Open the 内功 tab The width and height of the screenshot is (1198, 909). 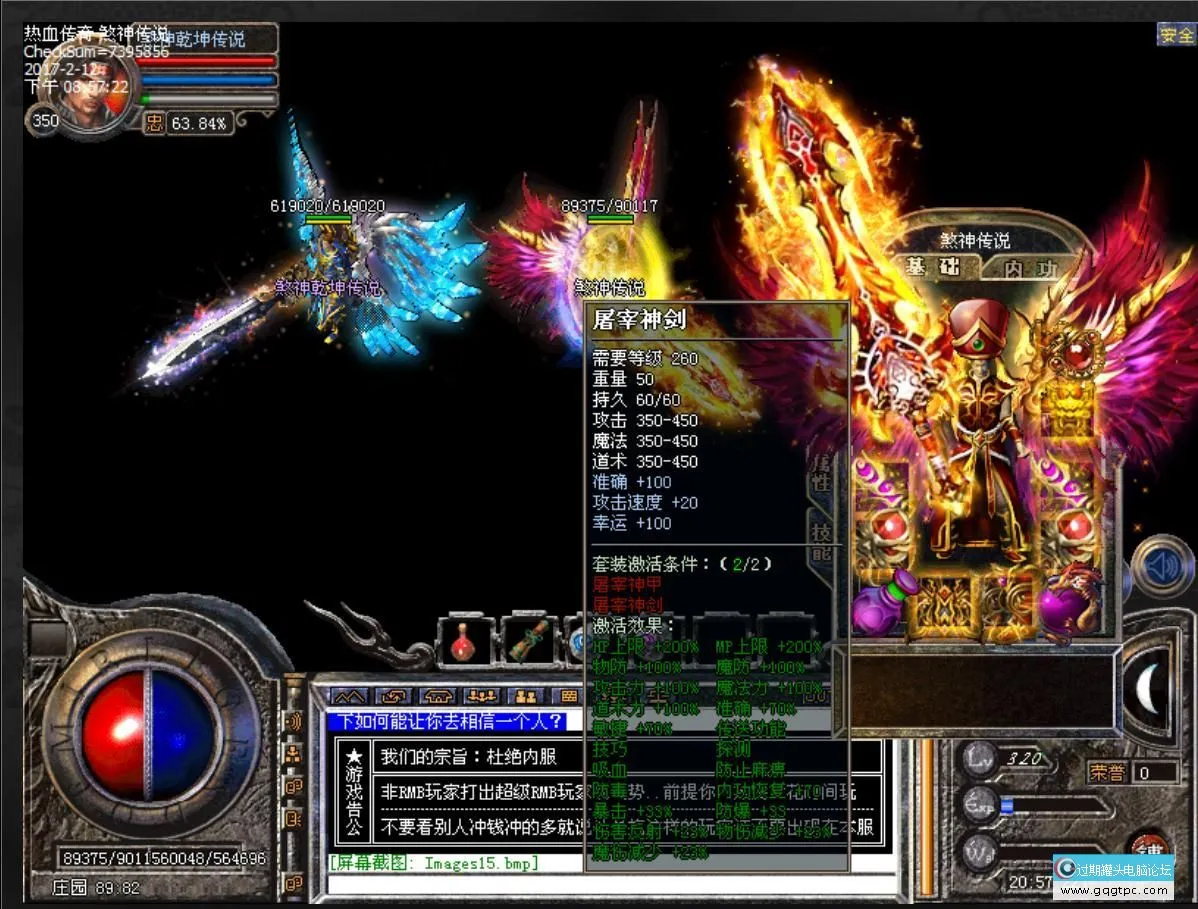(1030, 268)
